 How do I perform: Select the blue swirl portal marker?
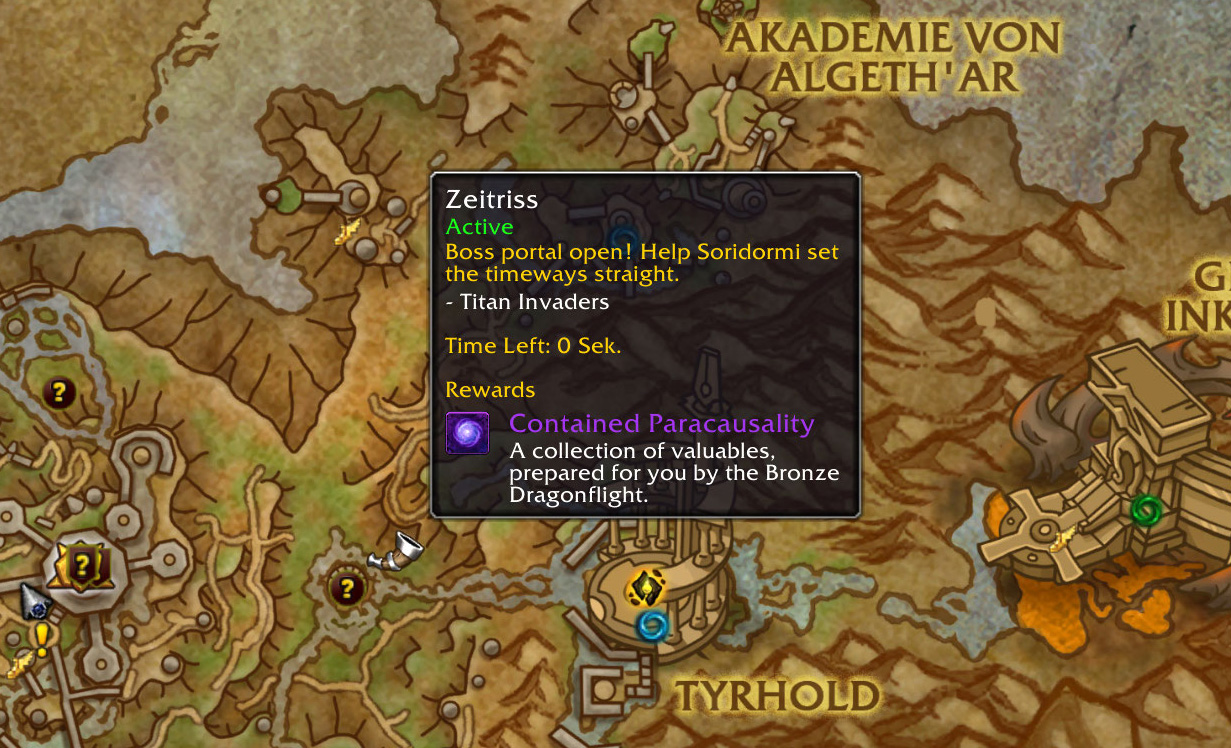pyautogui.click(x=653, y=626)
